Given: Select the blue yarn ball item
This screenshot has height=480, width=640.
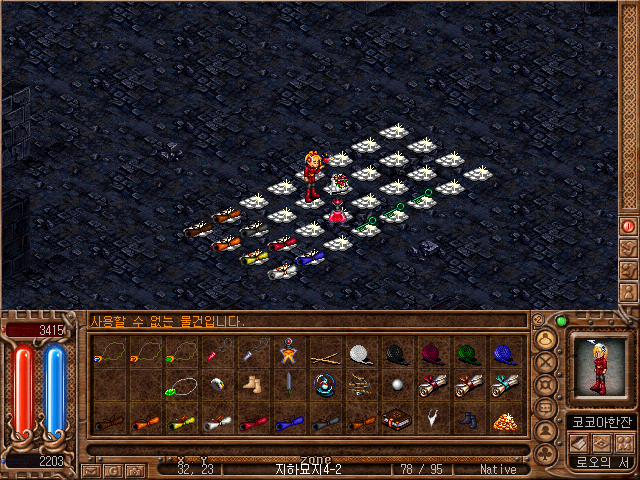Looking at the screenshot, I should pos(503,354).
